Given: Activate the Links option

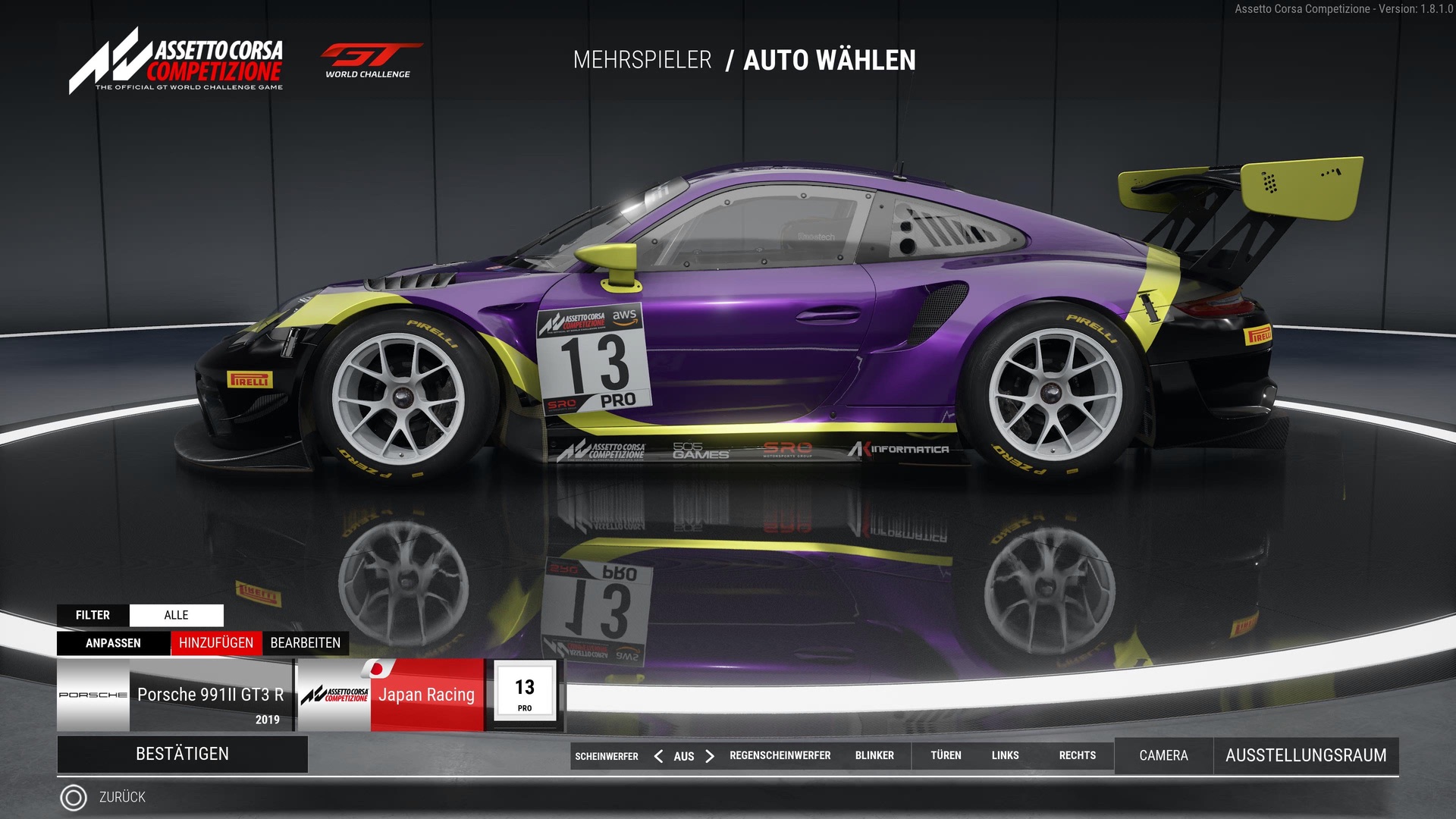Looking at the screenshot, I should [1005, 755].
